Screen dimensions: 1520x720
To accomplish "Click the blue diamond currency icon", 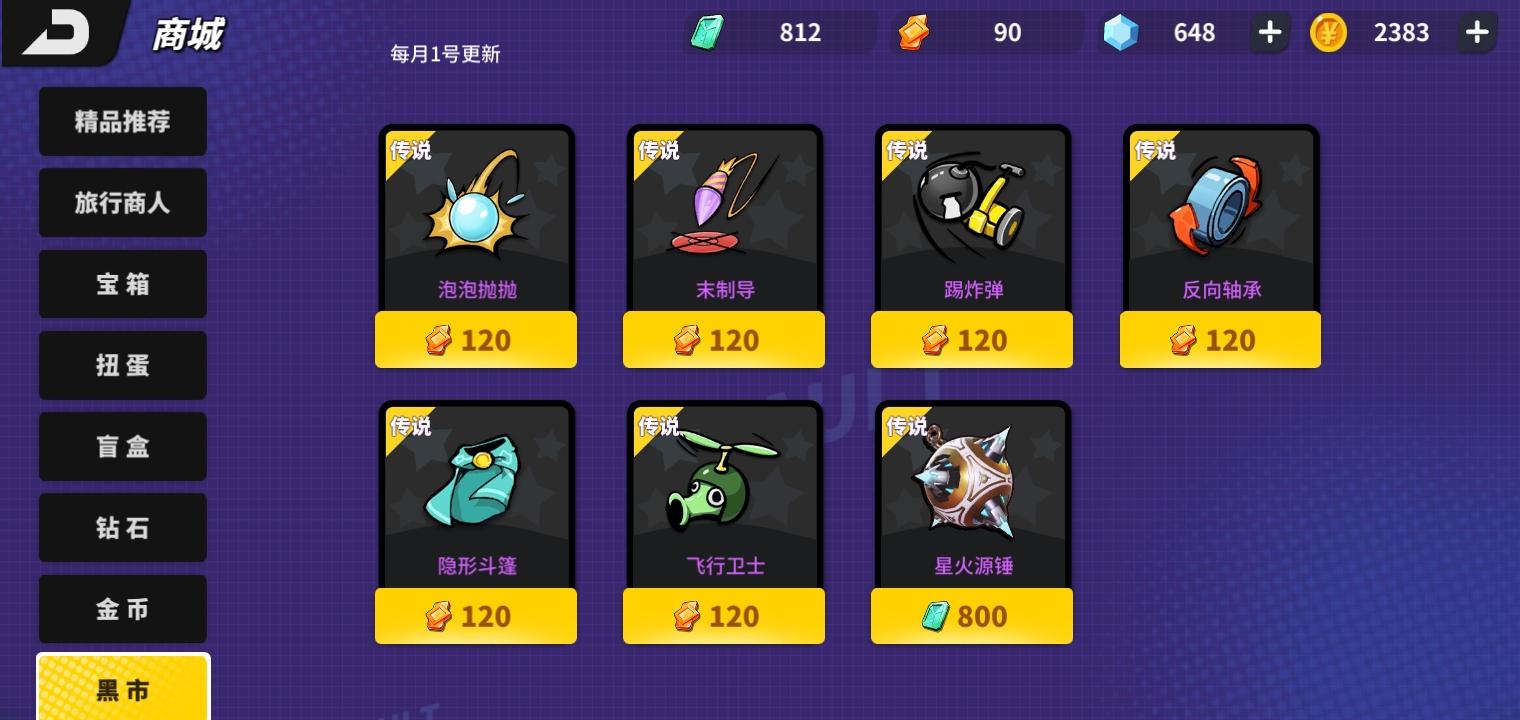I will tap(1120, 32).
